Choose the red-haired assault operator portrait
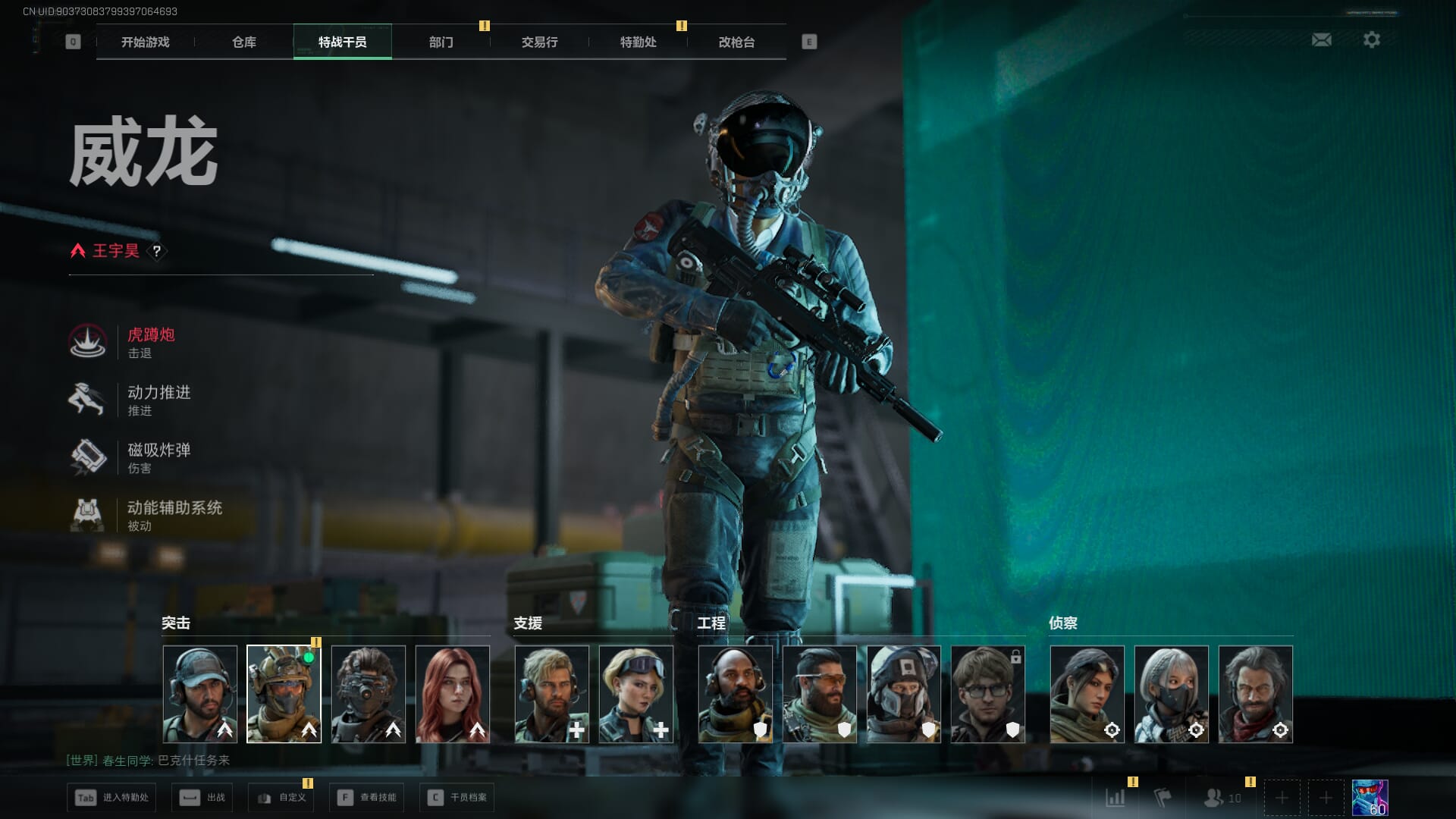Screen dimensions: 1456x819 [453, 693]
